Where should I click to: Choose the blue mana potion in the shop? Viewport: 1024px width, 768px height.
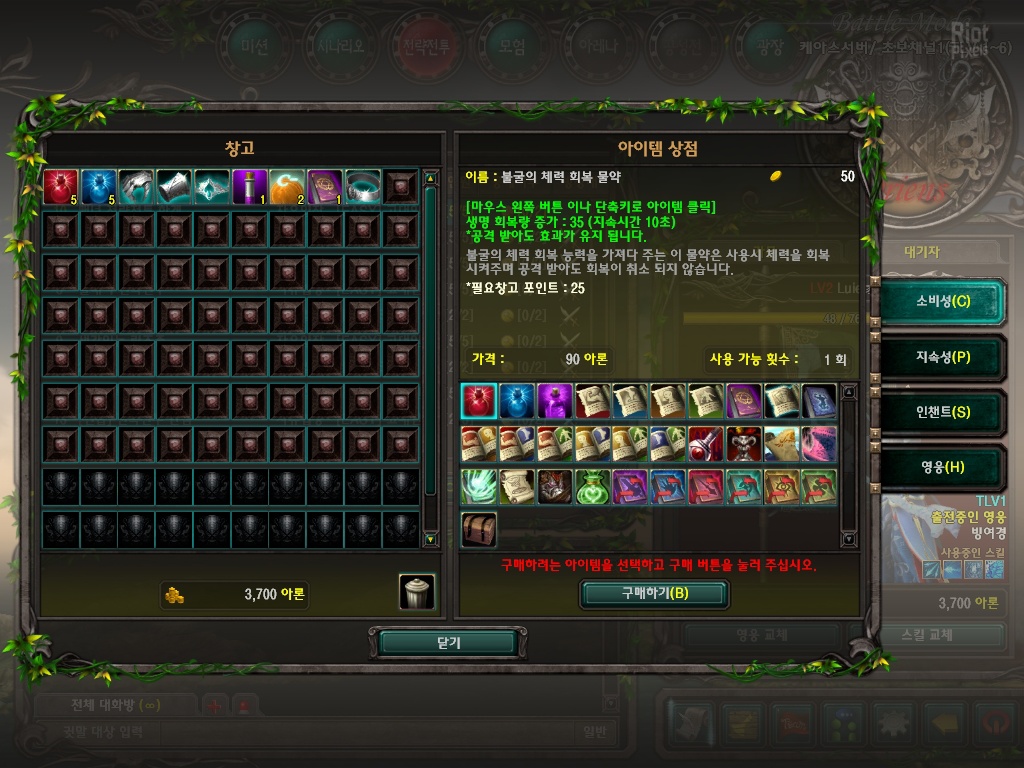(x=517, y=401)
